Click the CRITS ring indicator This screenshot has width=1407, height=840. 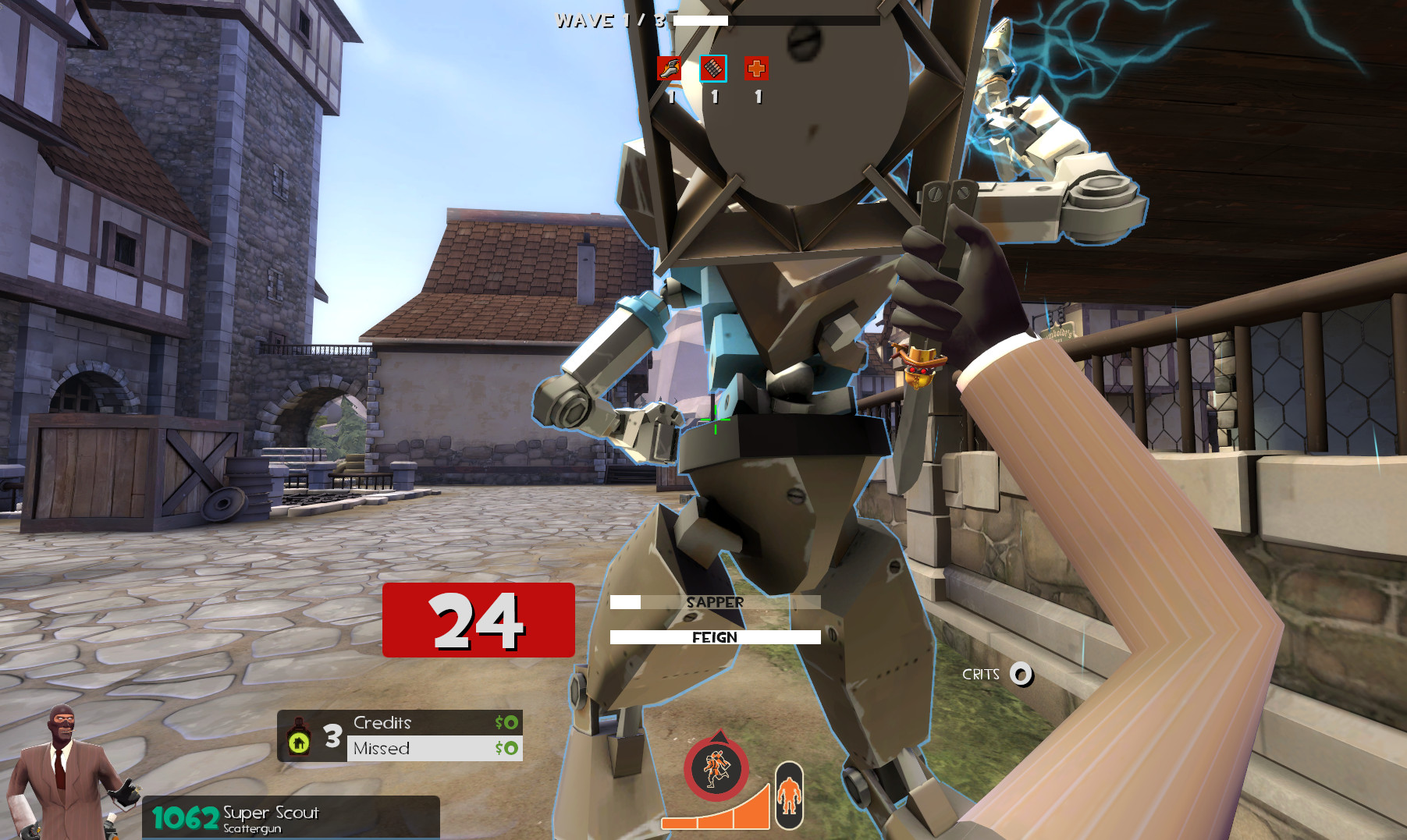coord(1019,672)
